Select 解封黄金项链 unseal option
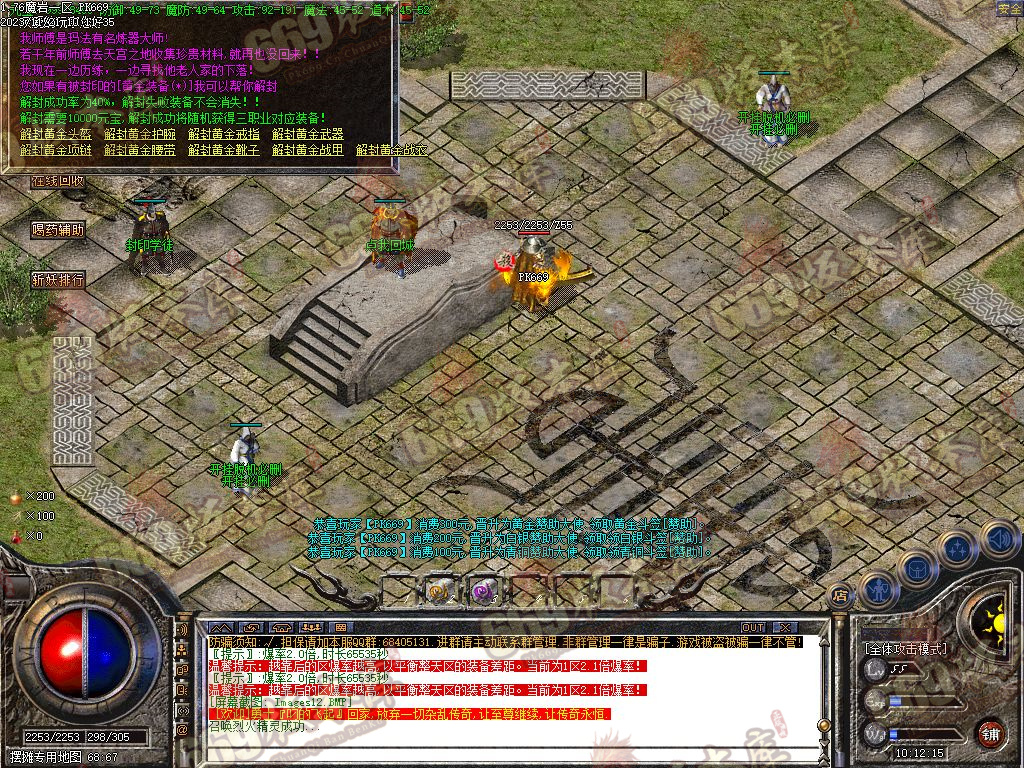 tap(56, 150)
